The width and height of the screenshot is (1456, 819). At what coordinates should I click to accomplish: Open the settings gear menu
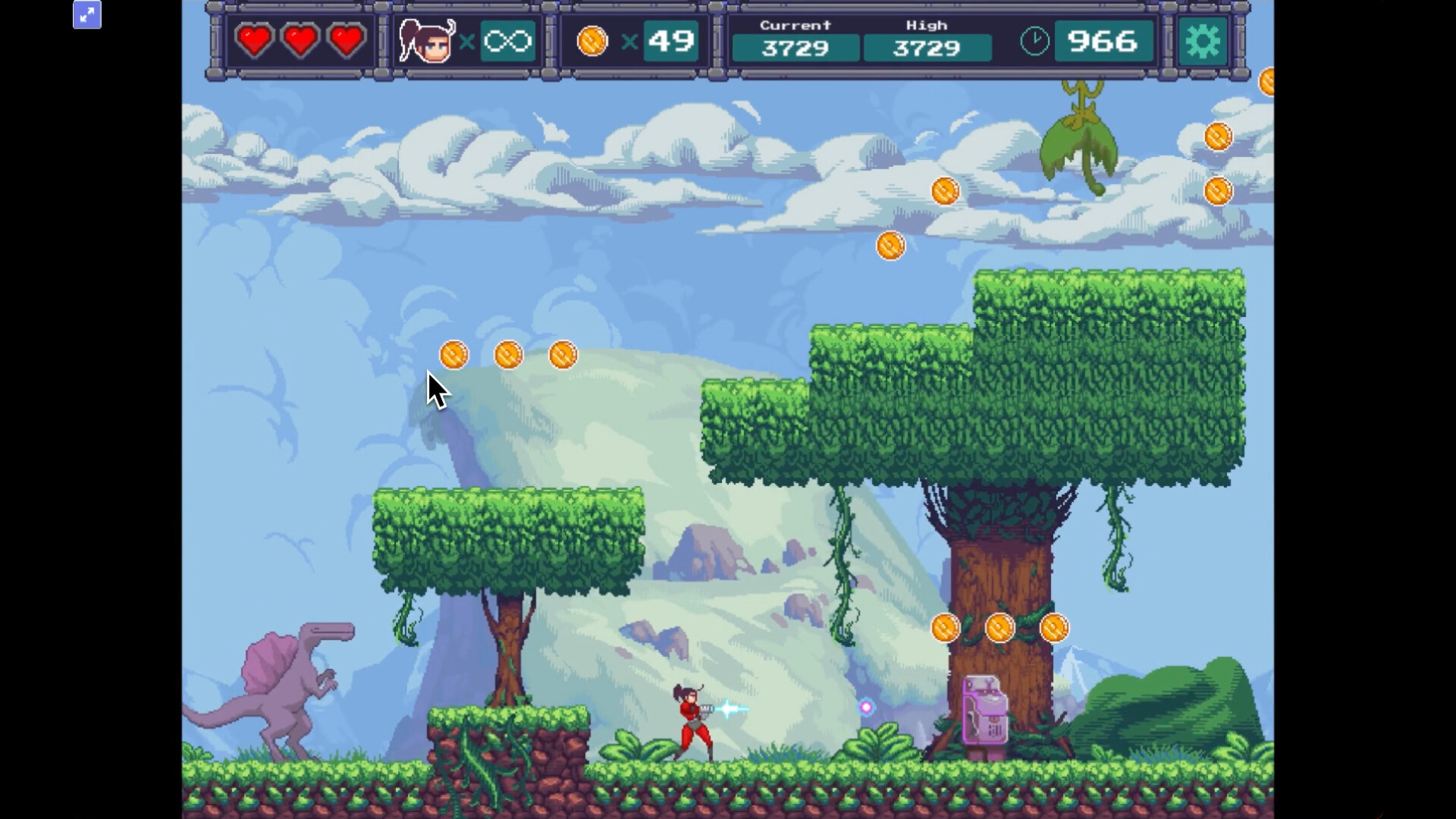point(1204,42)
